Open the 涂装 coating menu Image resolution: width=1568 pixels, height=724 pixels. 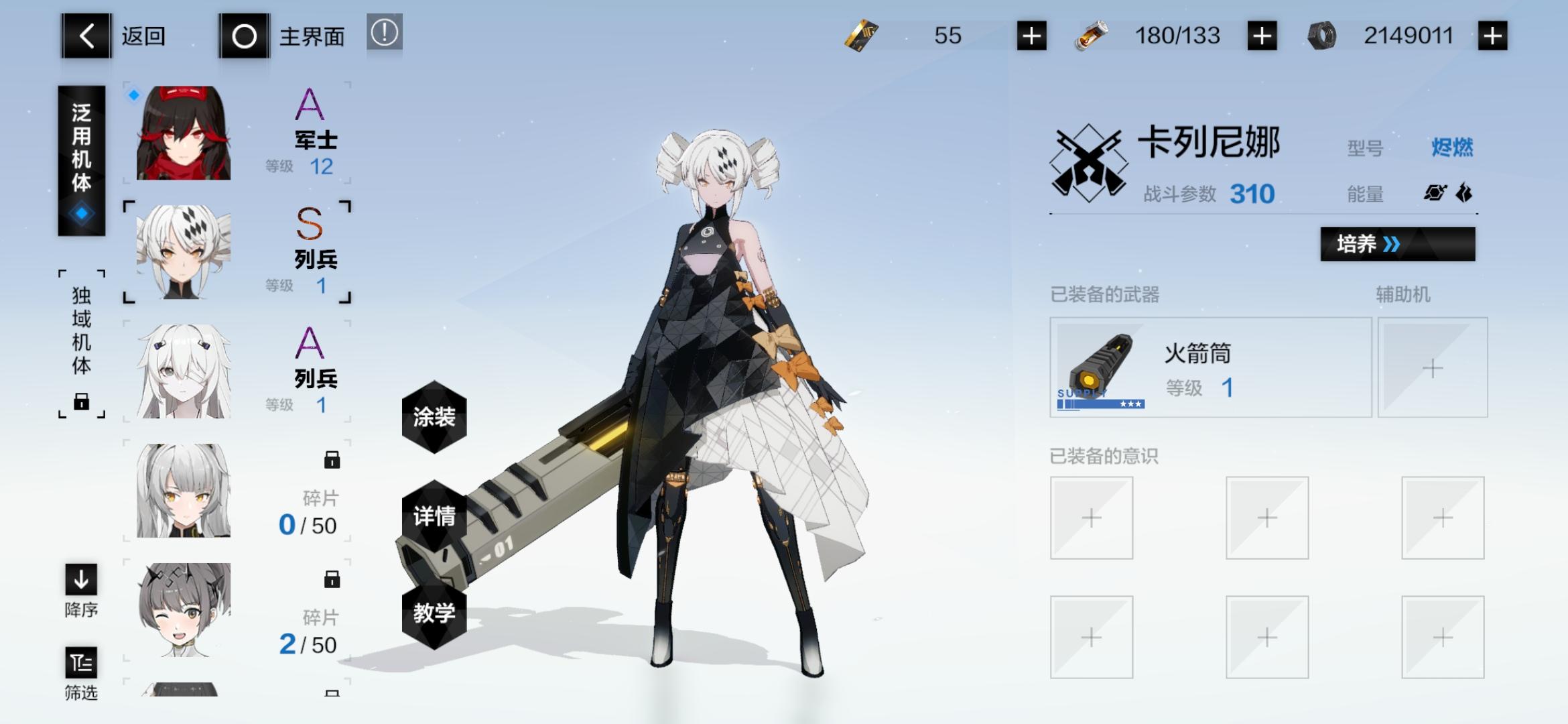tap(434, 418)
